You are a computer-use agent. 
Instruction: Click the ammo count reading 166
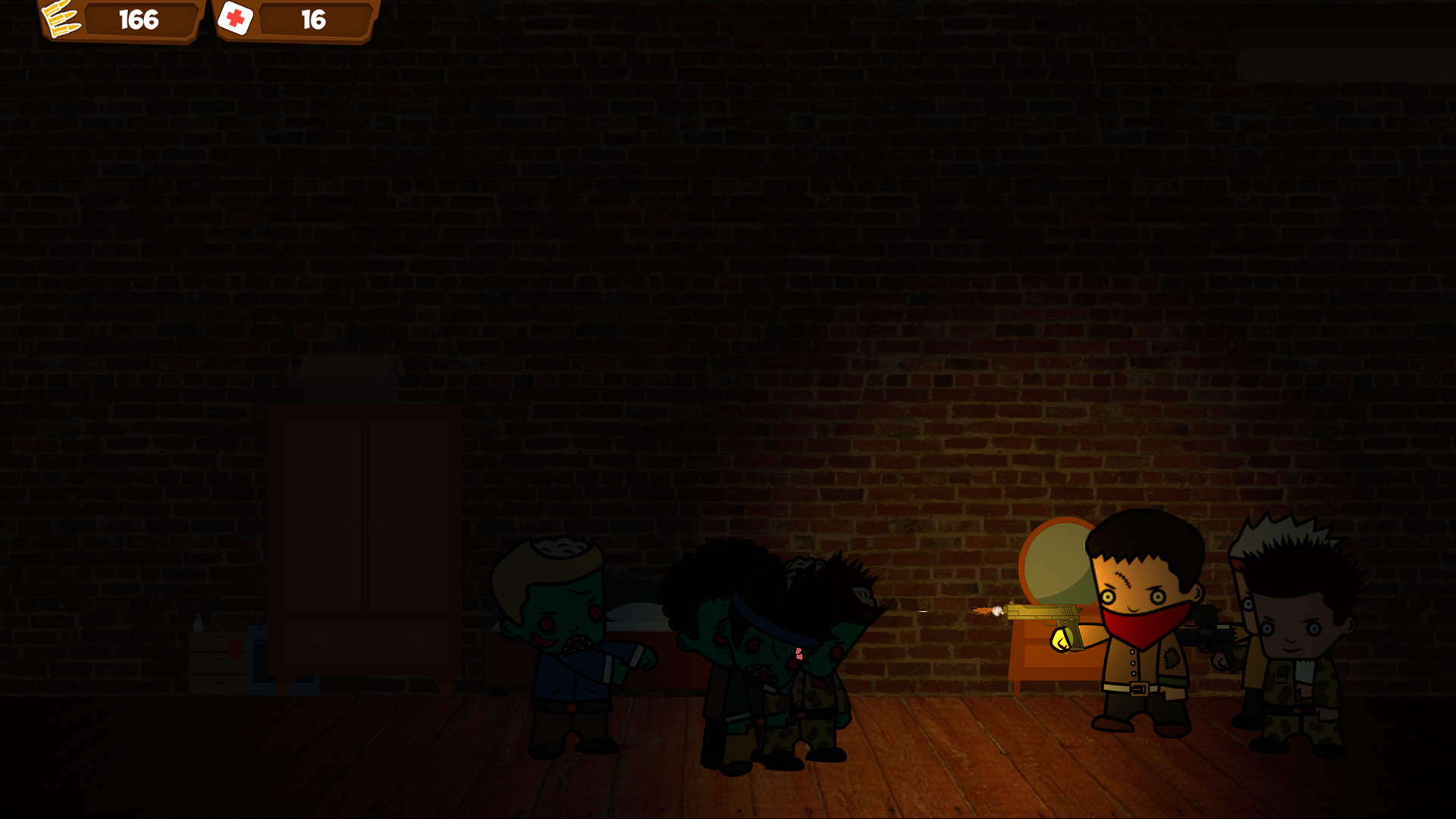[139, 20]
